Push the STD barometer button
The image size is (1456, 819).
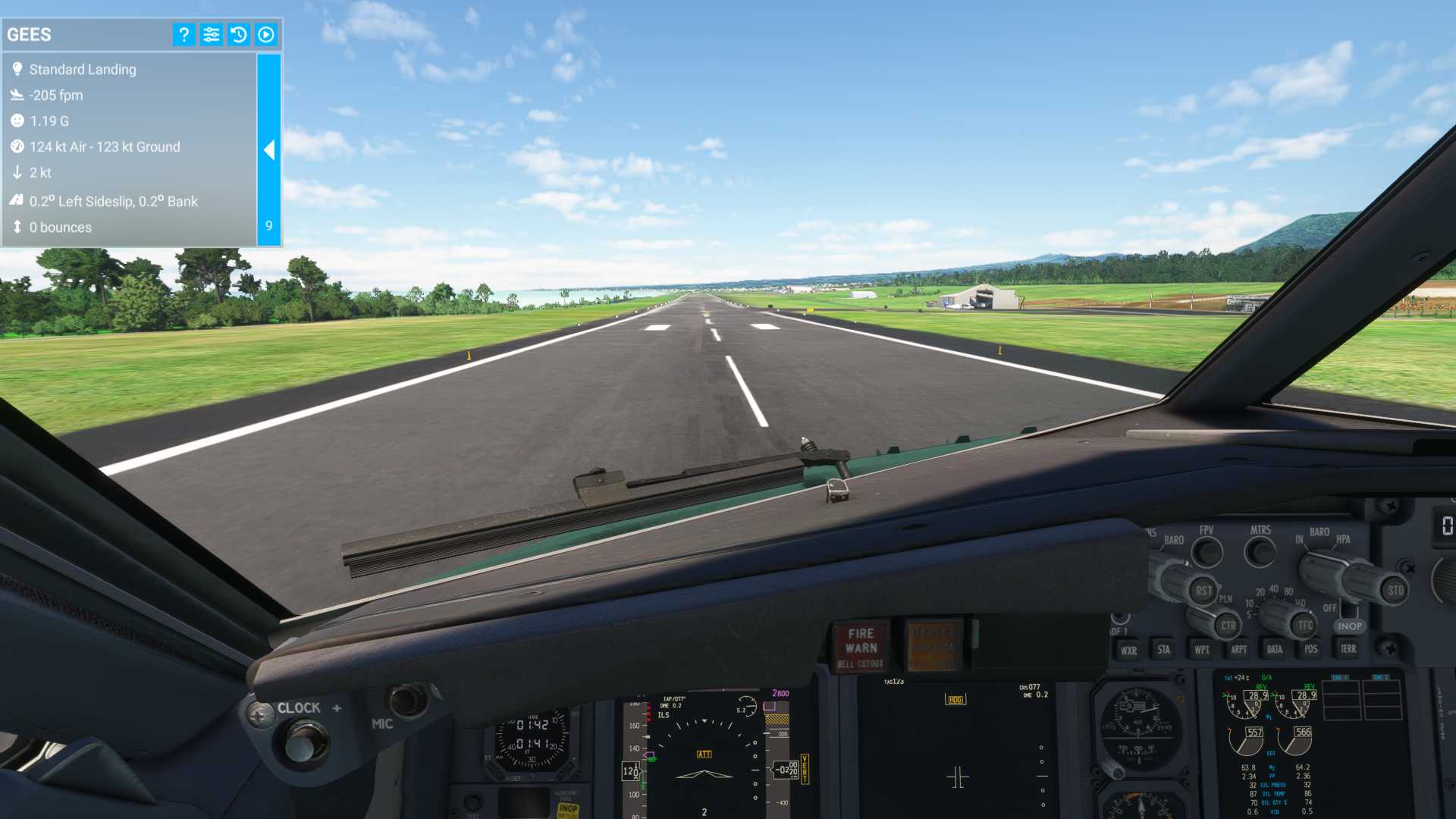pos(1395,590)
